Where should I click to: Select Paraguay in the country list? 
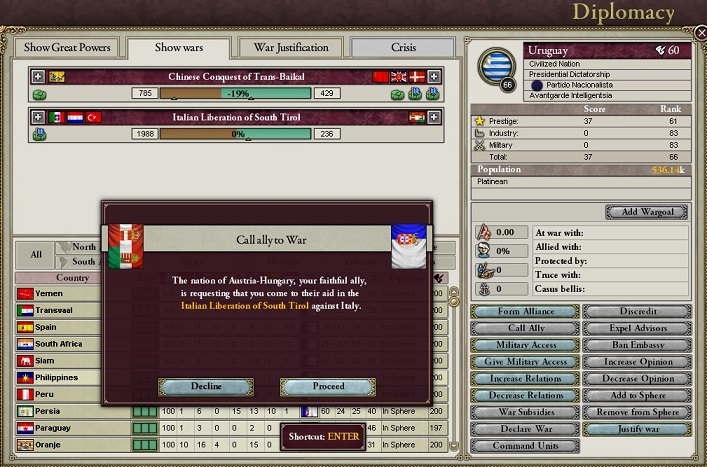point(52,428)
